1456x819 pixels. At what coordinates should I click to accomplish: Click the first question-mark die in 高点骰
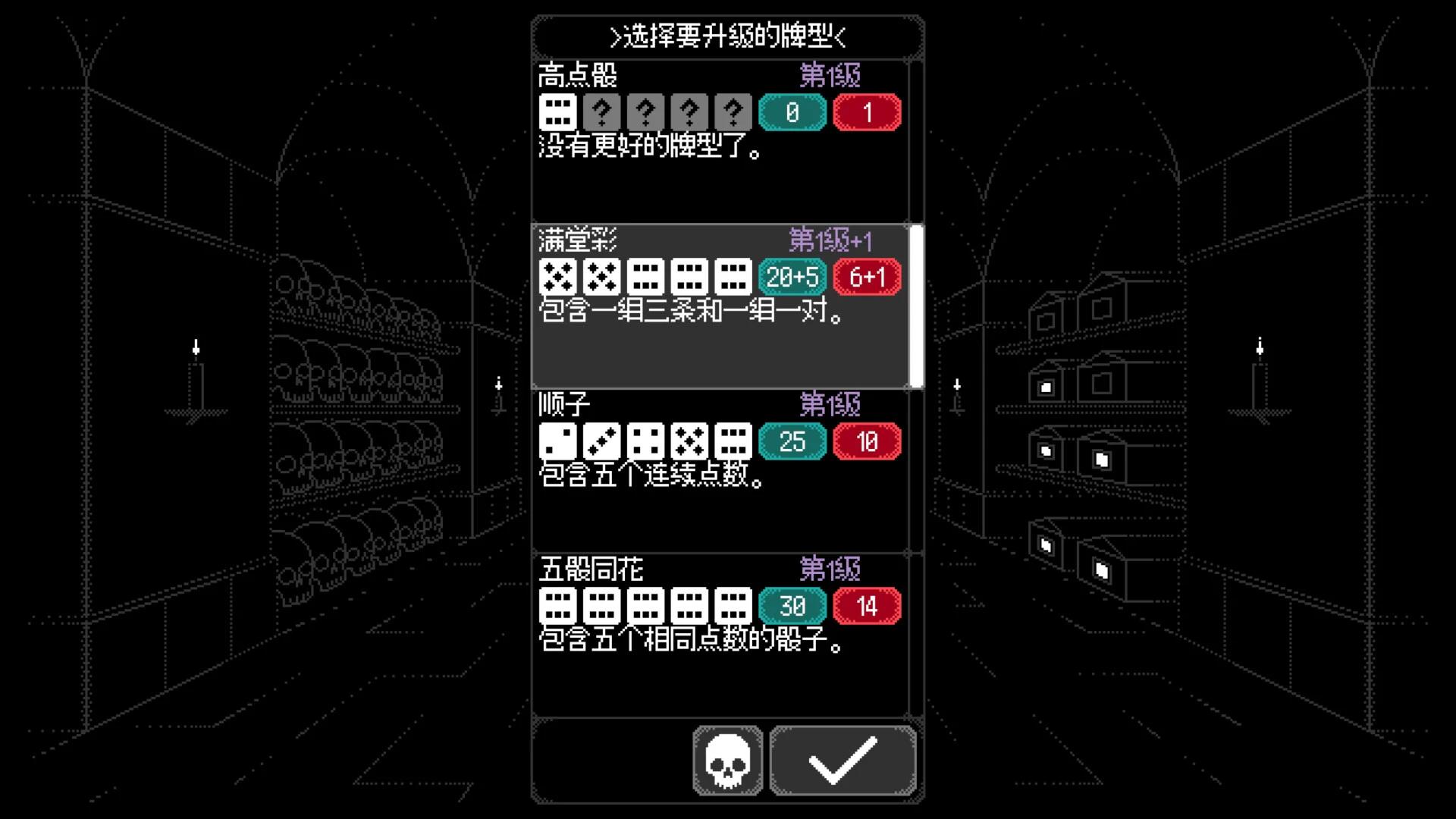[x=601, y=112]
